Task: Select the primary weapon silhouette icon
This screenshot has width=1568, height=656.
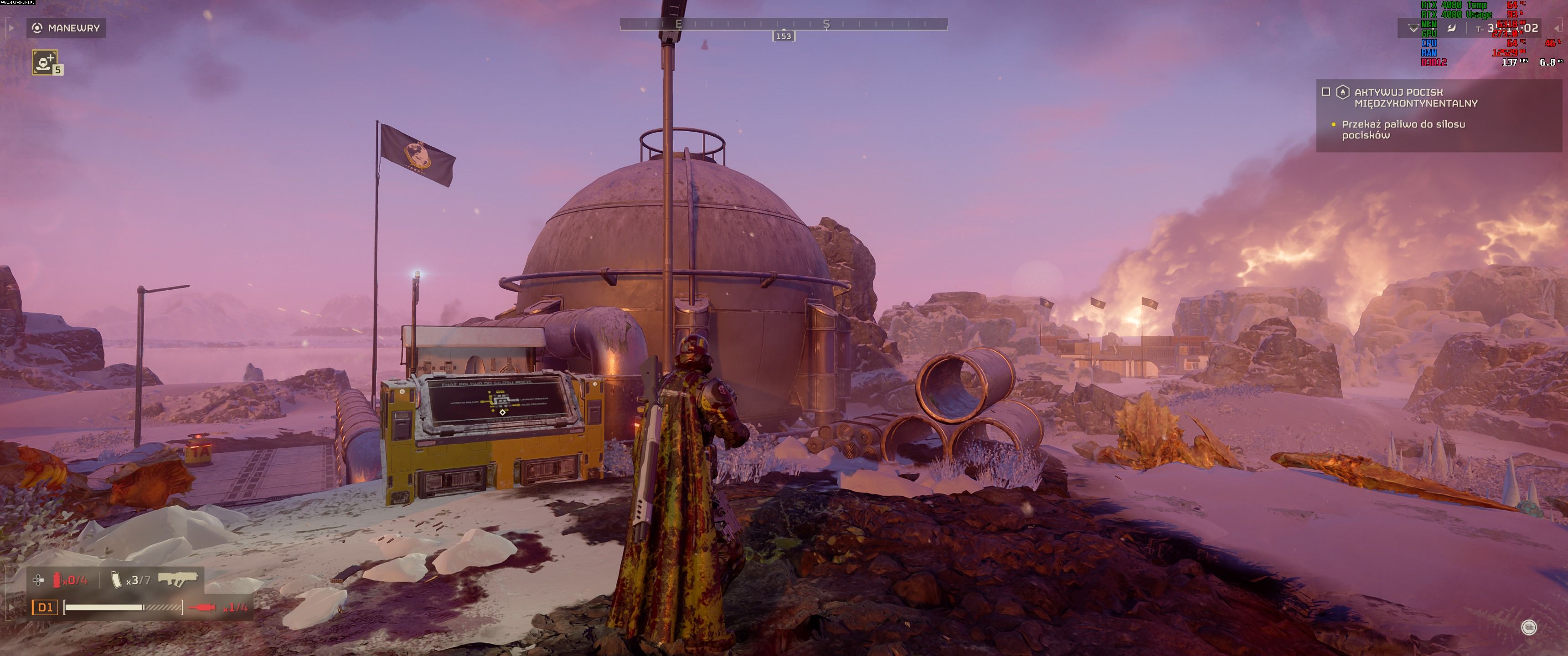Action: (x=178, y=579)
